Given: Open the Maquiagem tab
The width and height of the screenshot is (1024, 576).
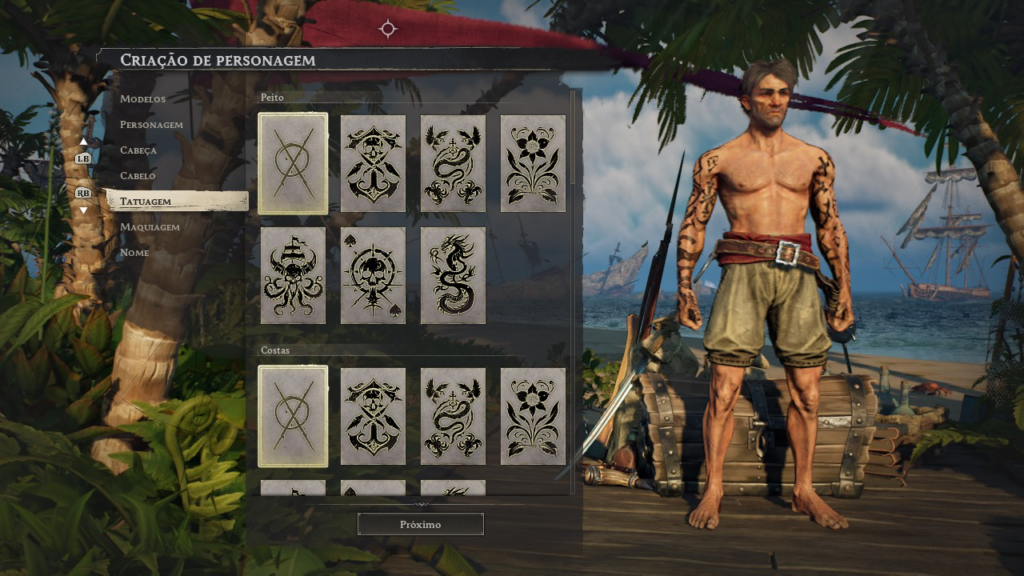Looking at the screenshot, I should 150,227.
